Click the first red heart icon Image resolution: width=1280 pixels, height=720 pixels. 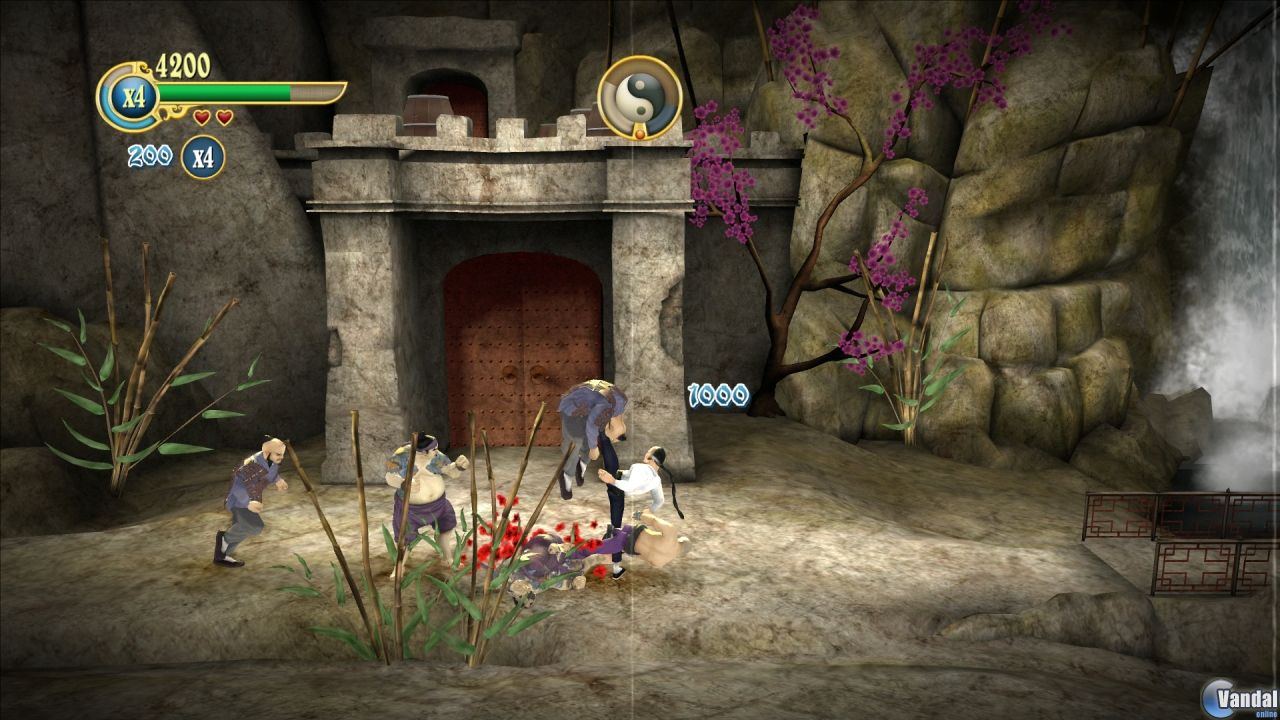pyautogui.click(x=201, y=118)
